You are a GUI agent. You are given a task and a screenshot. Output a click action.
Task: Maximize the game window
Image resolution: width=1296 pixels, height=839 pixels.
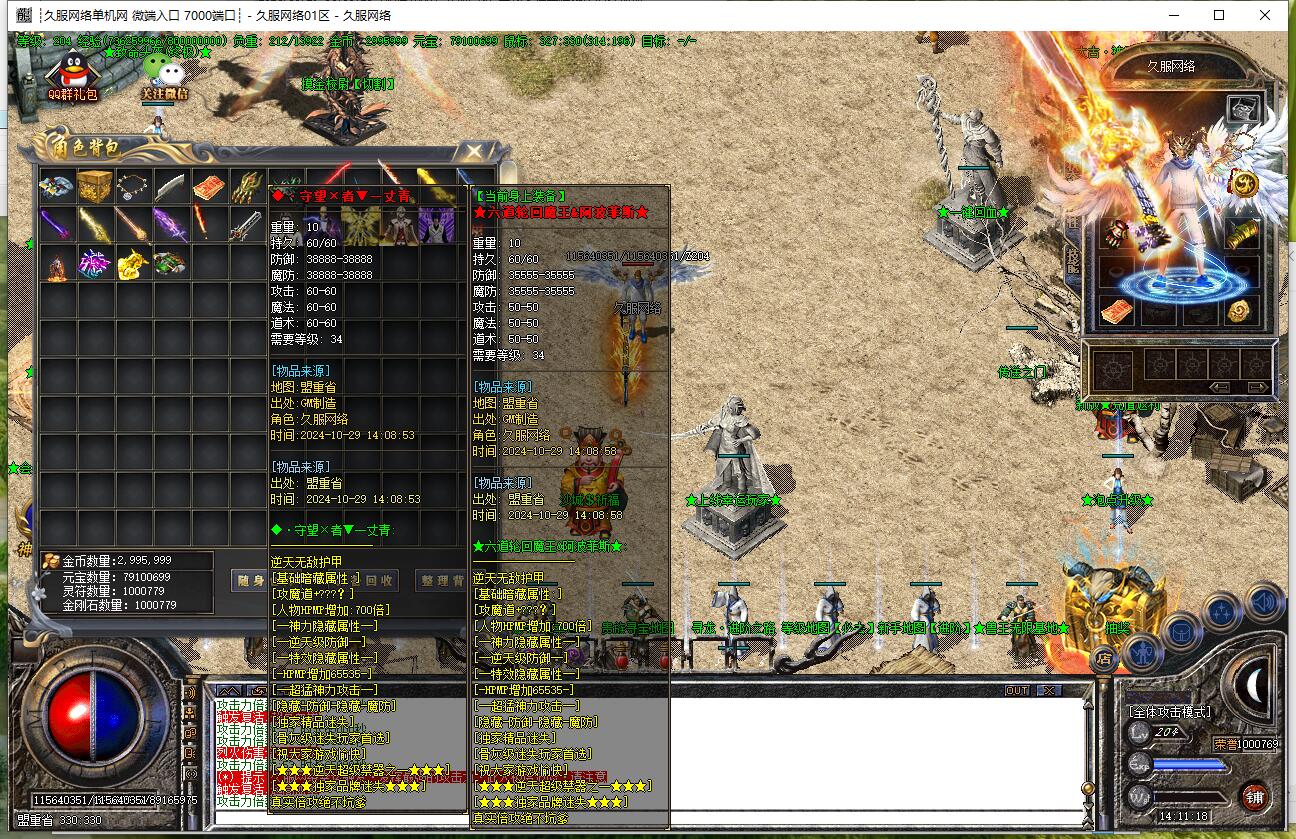(1219, 15)
